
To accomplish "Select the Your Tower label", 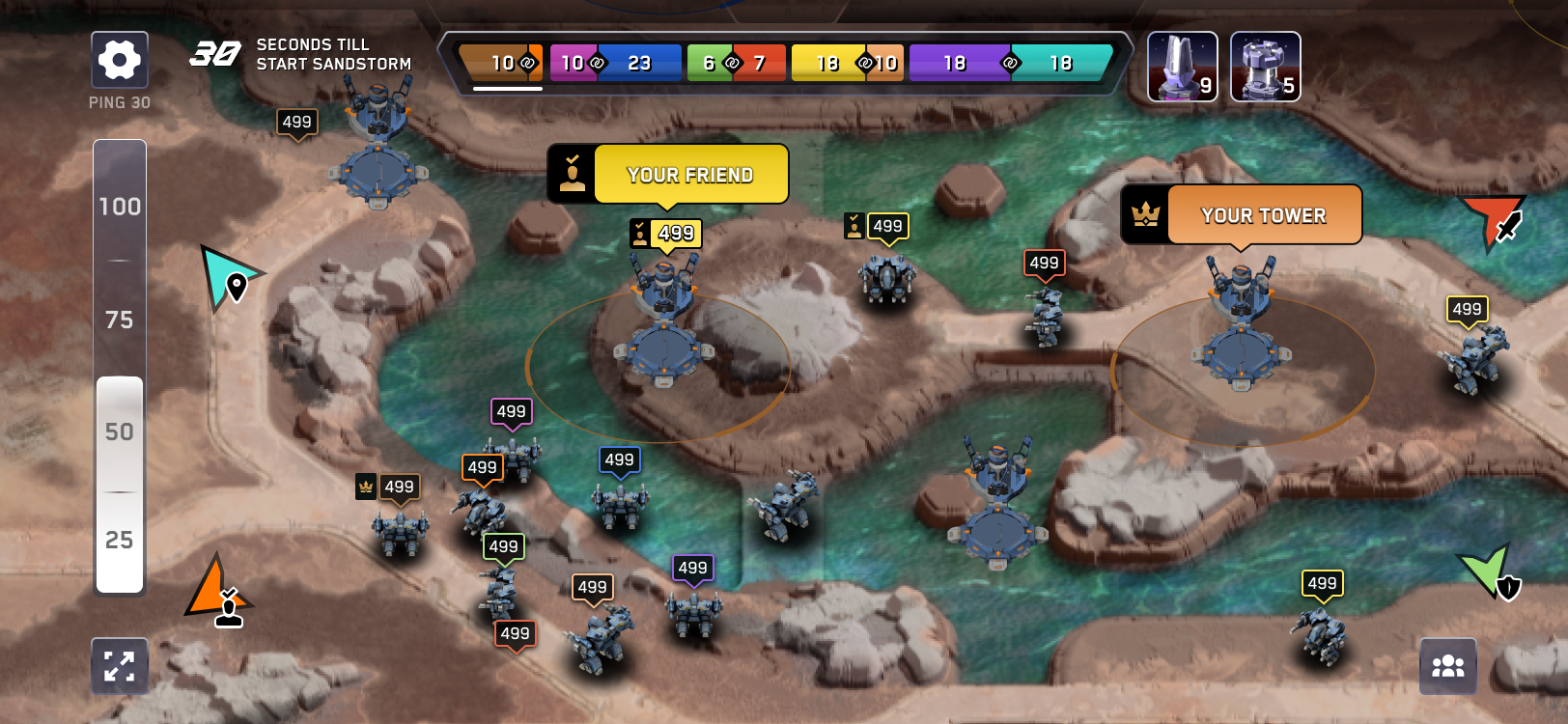I will click(1263, 215).
